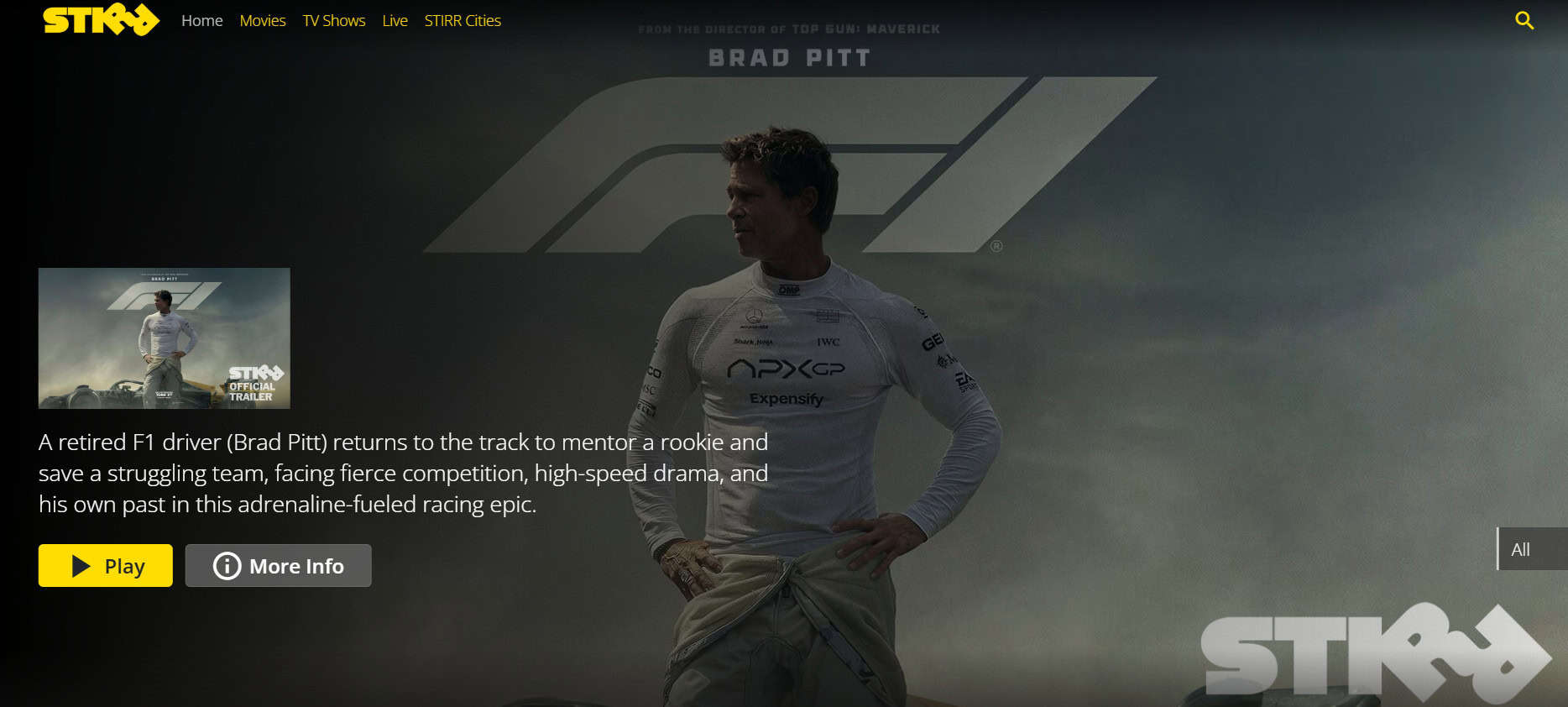Image resolution: width=1568 pixels, height=707 pixels.
Task: Click the STIRR logo in the header
Action: [x=101, y=20]
